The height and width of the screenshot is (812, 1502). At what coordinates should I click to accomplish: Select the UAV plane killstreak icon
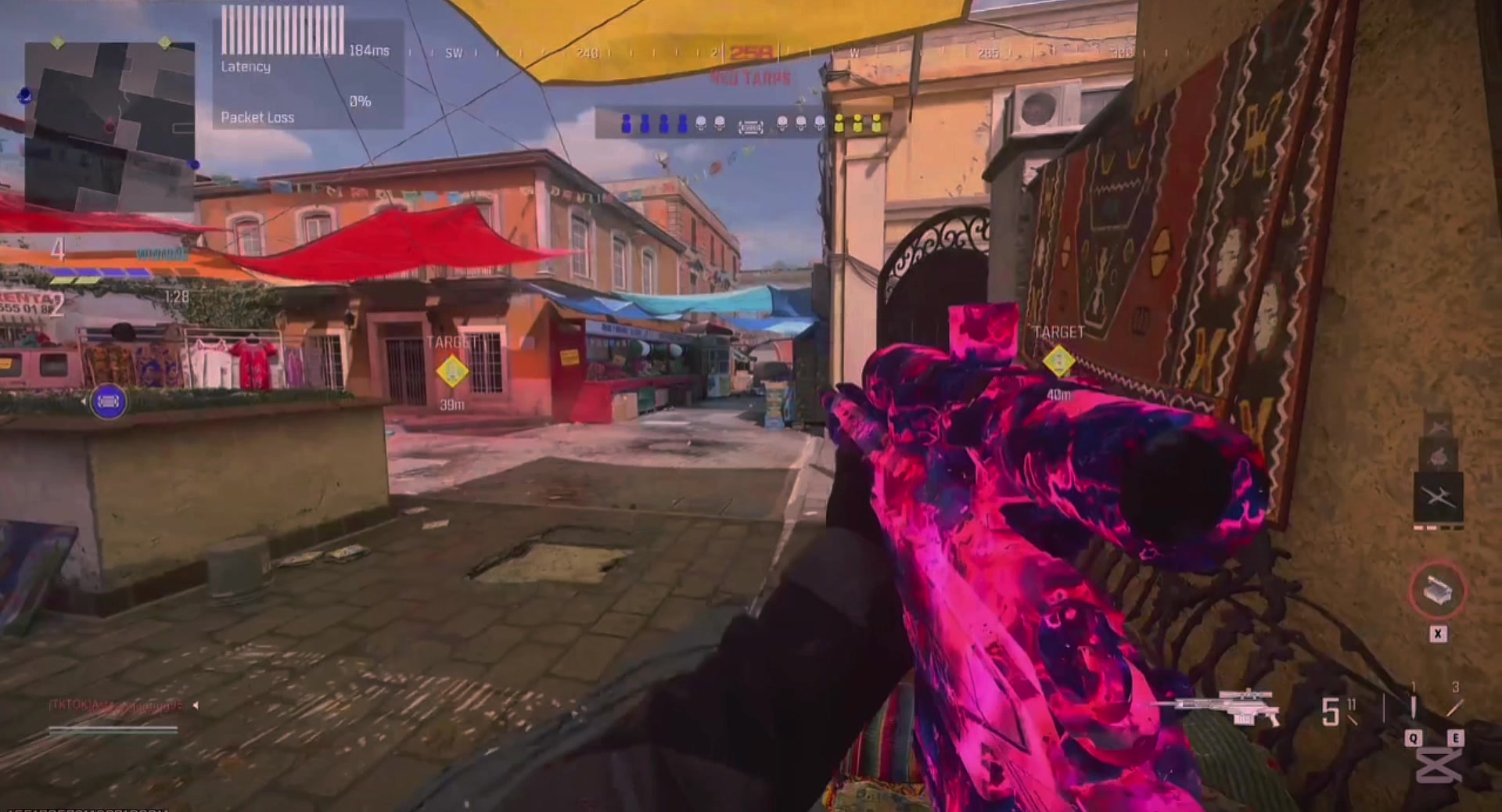click(x=1438, y=496)
